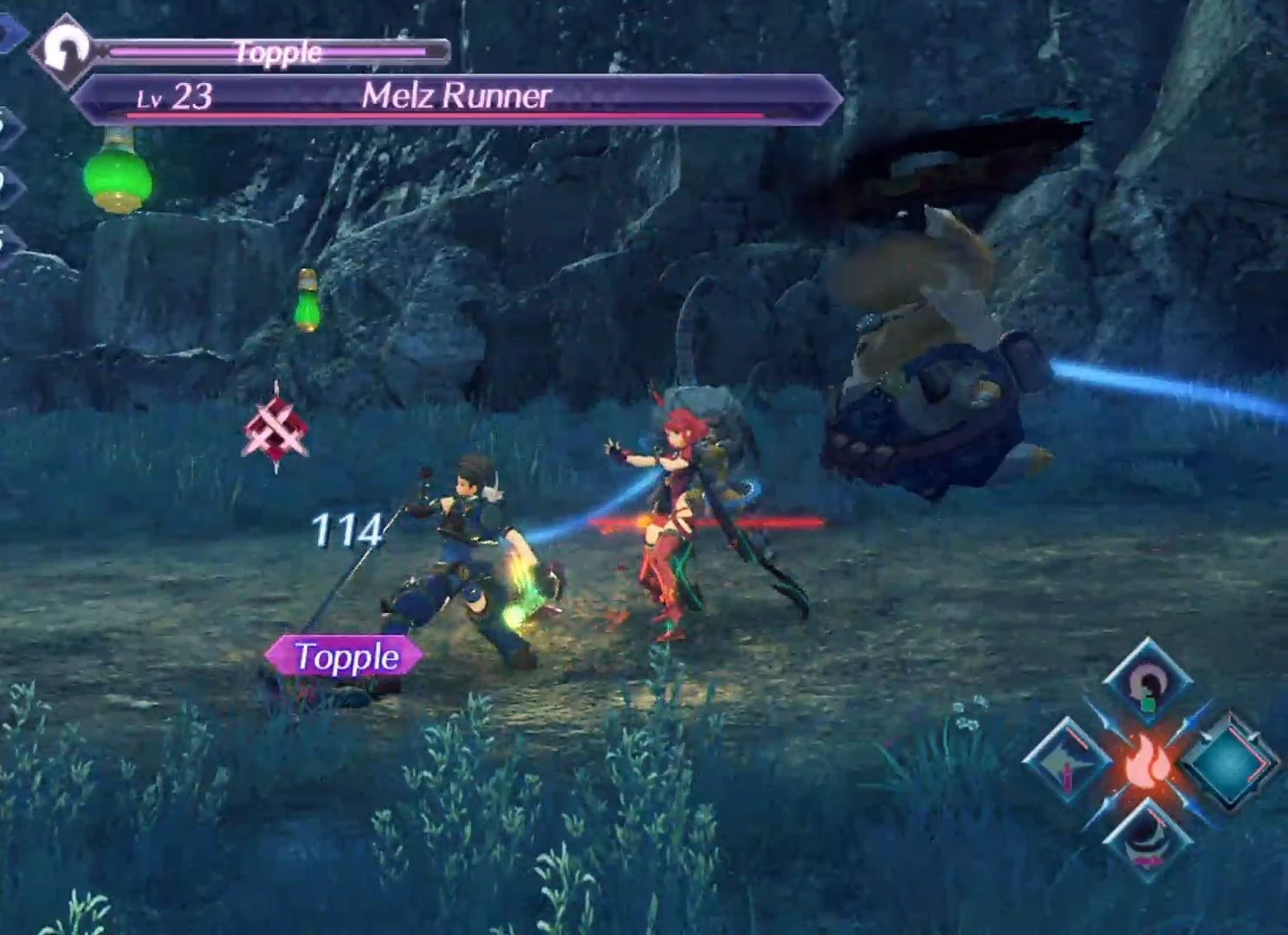Enable the green cooldown pip on the top art
The width and height of the screenshot is (1288, 935).
(x=1150, y=704)
